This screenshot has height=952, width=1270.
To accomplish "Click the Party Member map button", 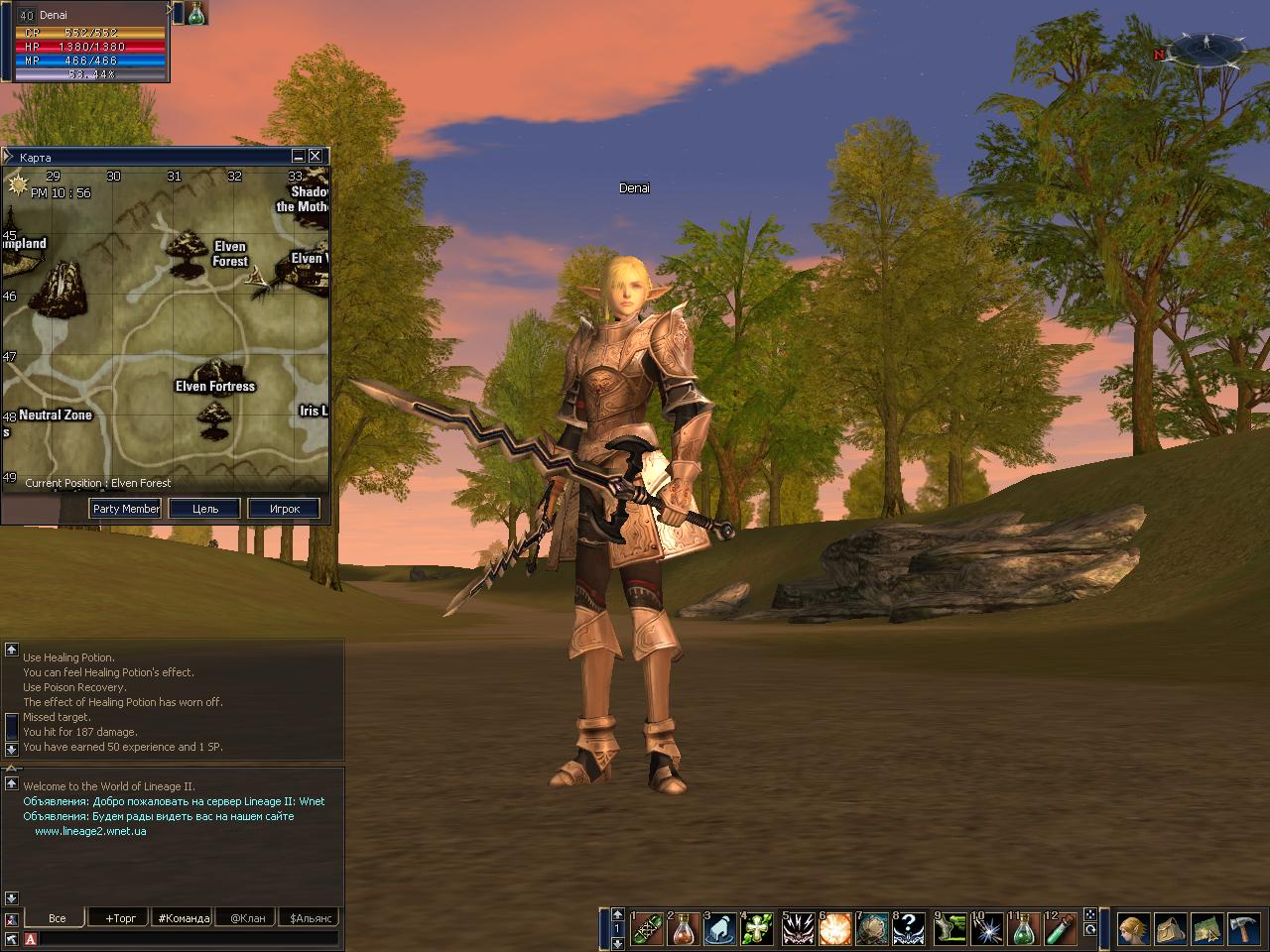I will [126, 509].
